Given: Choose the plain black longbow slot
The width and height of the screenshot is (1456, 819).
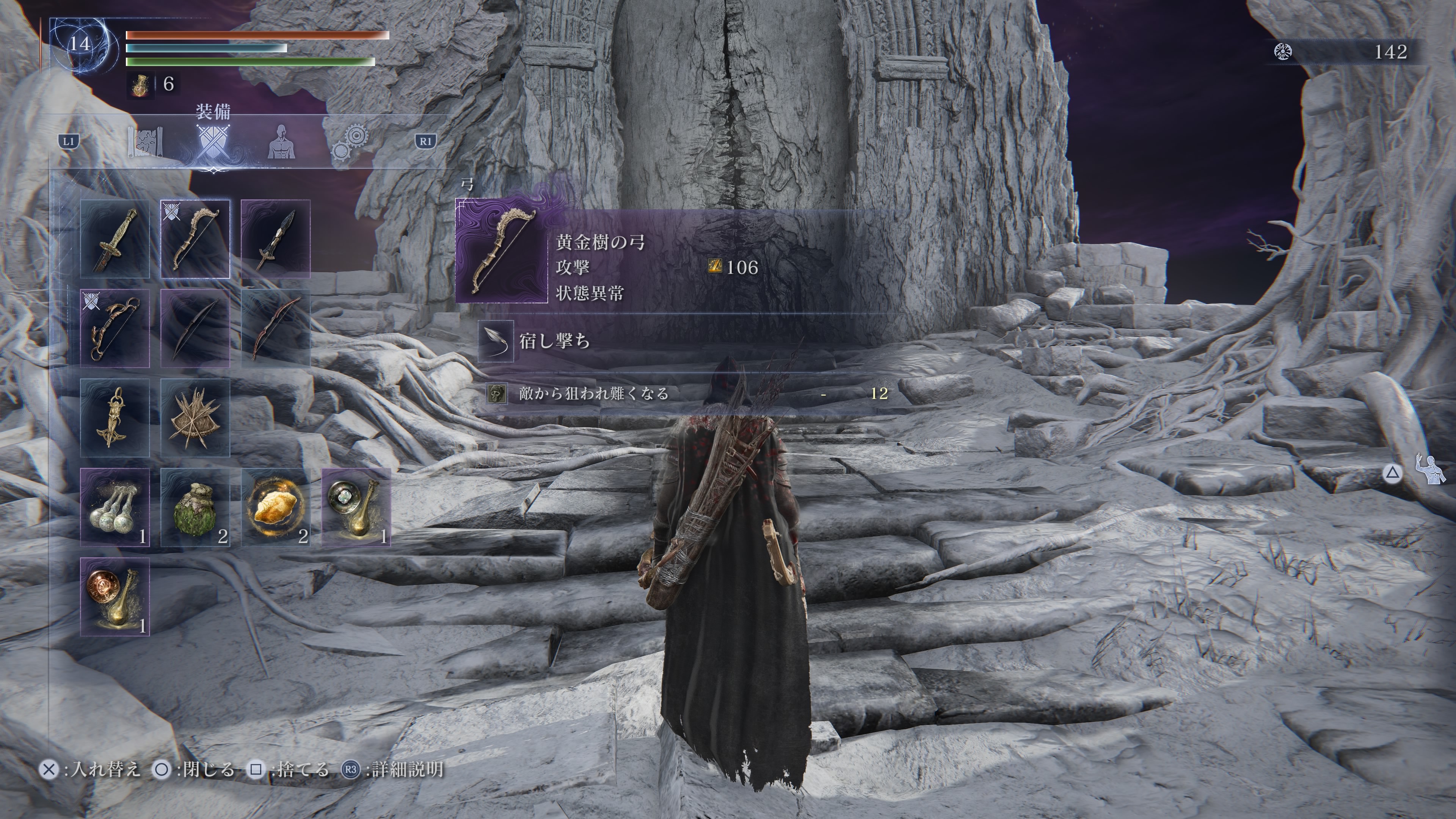Looking at the screenshot, I should pos(195,328).
